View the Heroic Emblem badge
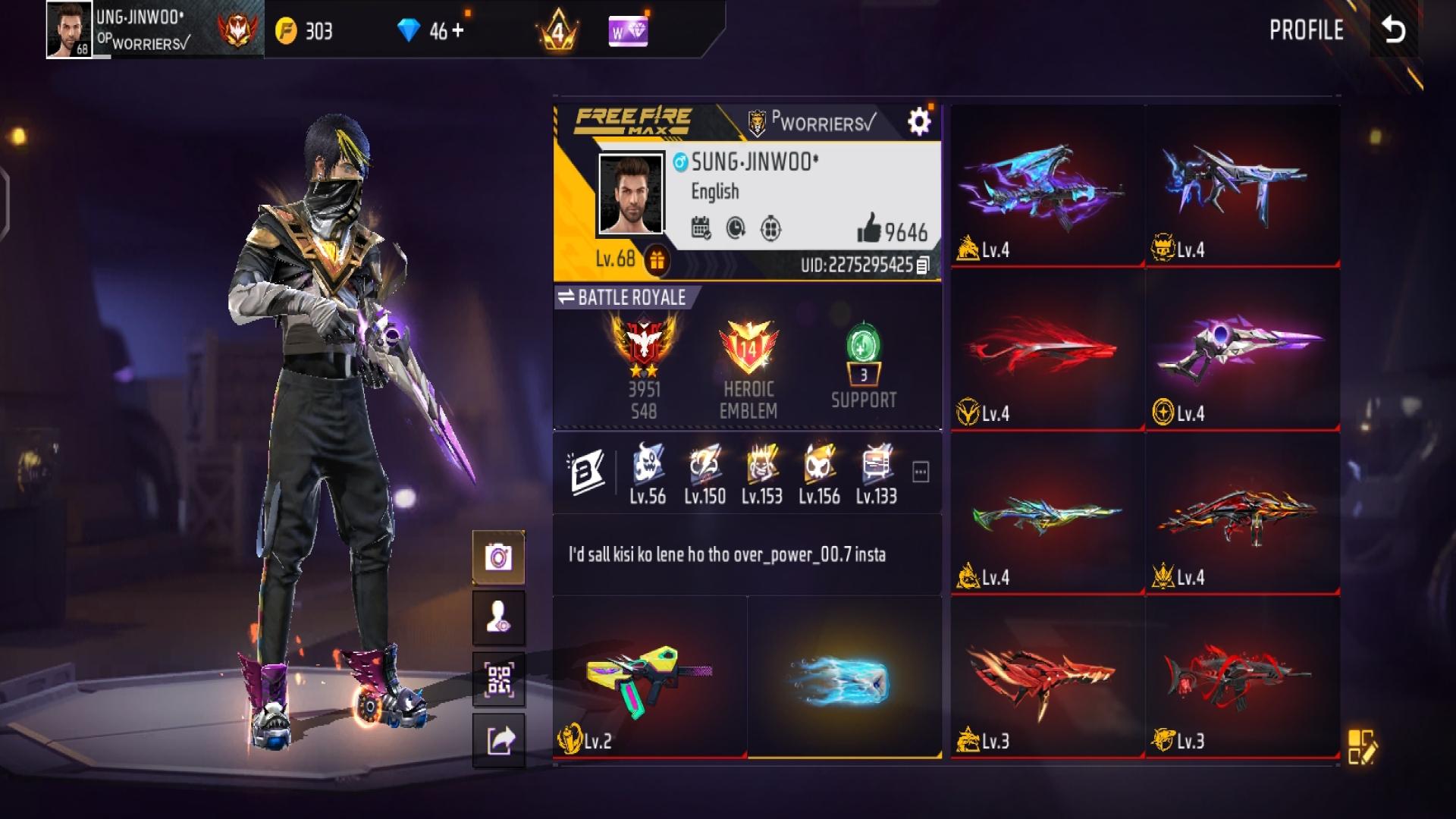The height and width of the screenshot is (819, 1456). coord(748,350)
